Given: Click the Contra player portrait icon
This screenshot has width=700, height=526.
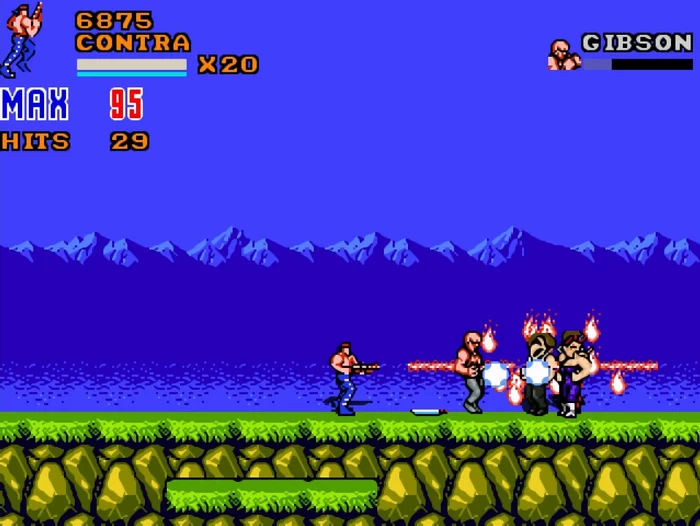Looking at the screenshot, I should point(22,40).
